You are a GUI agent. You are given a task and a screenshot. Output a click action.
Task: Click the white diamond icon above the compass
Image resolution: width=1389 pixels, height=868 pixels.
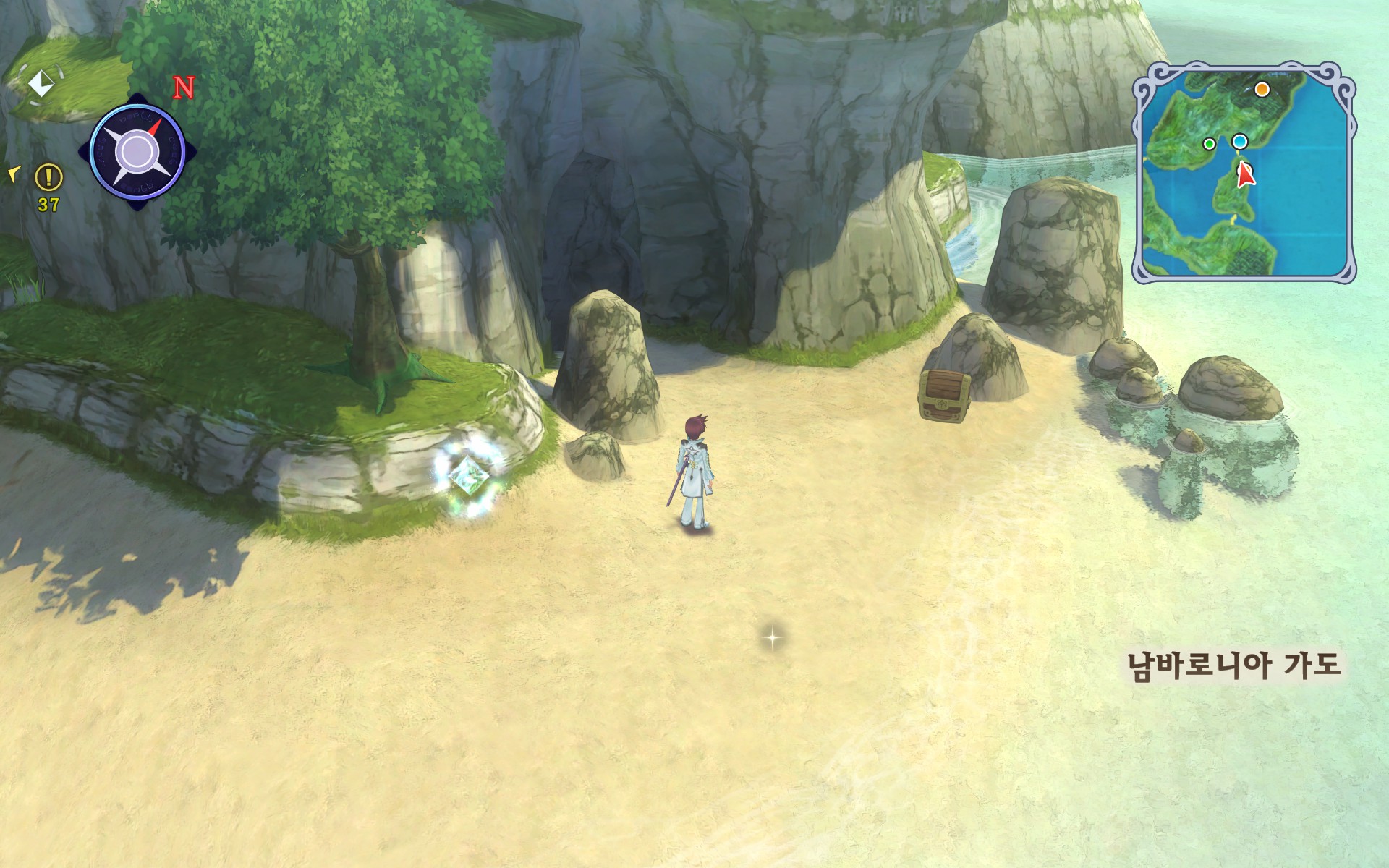40,83
